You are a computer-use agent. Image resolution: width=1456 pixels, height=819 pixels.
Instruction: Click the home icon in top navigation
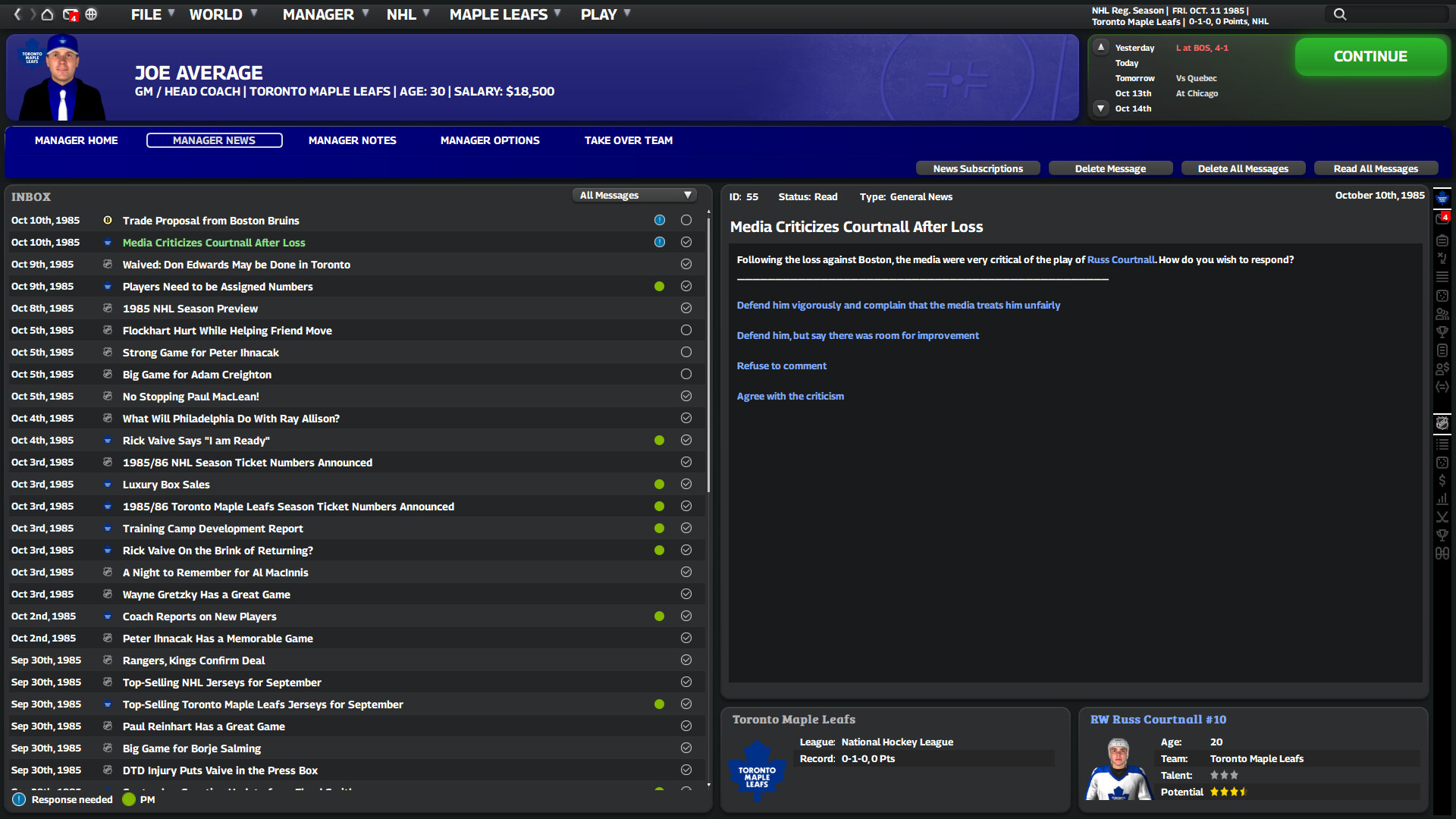point(46,14)
